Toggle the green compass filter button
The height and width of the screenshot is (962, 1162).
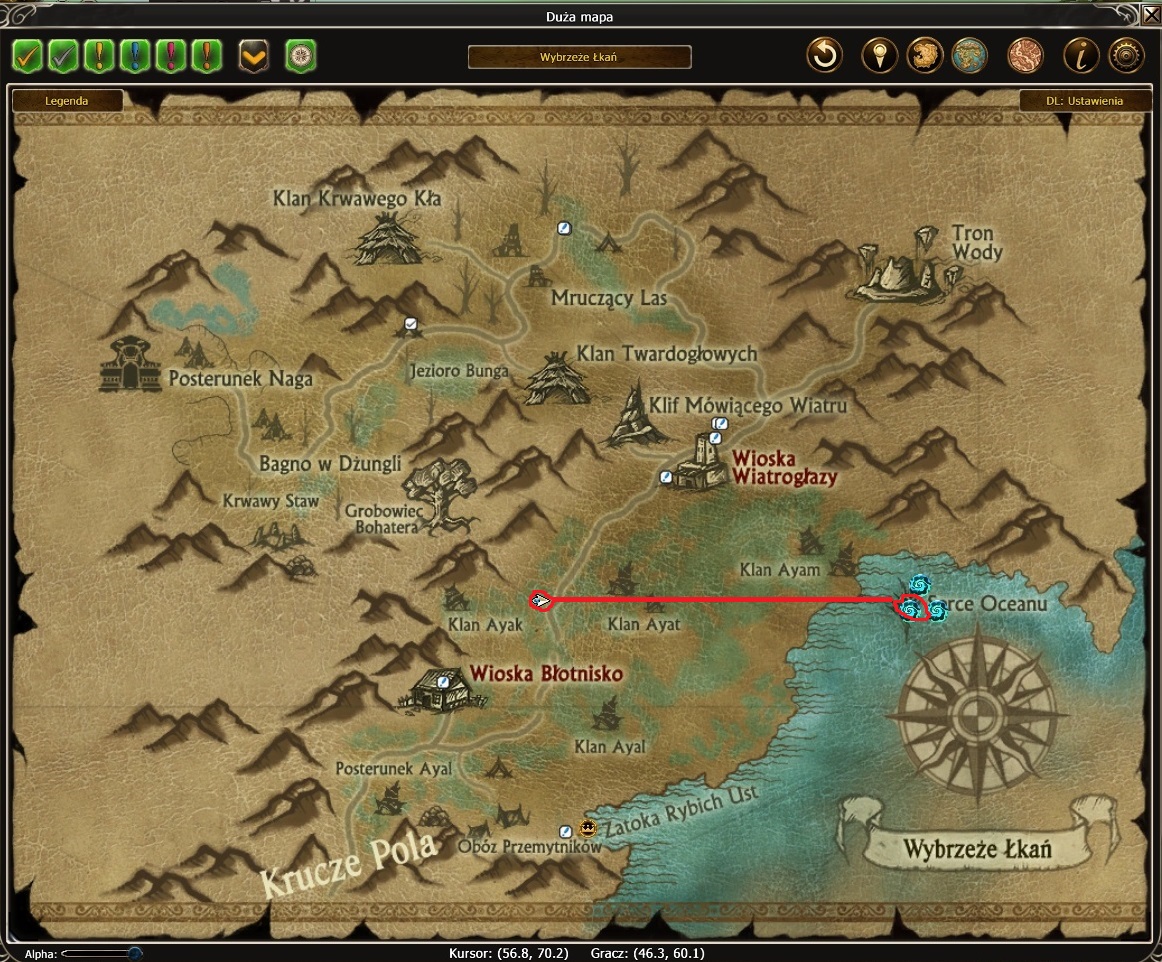click(301, 56)
